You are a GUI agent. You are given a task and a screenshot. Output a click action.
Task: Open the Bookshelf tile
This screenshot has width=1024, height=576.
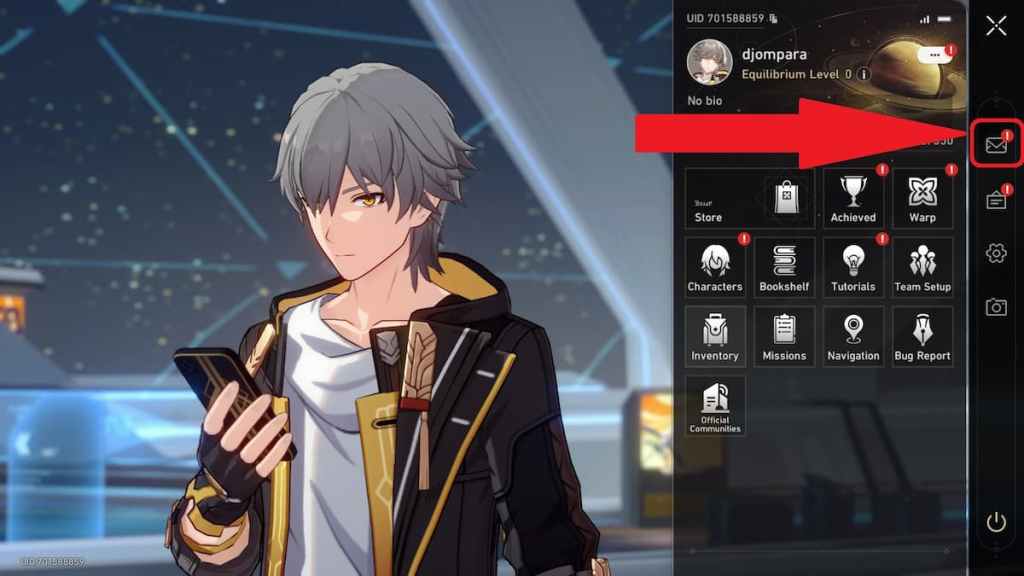click(784, 268)
